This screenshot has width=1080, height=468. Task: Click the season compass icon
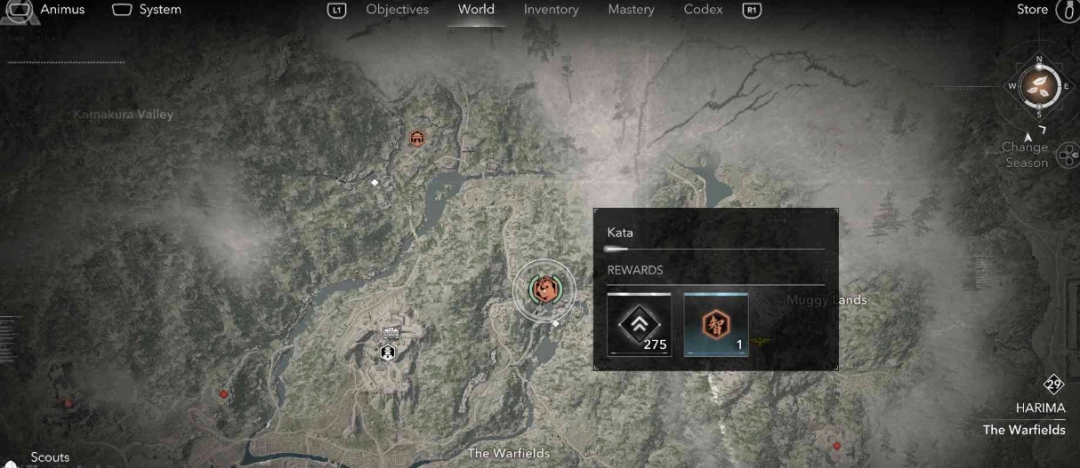pos(1040,85)
